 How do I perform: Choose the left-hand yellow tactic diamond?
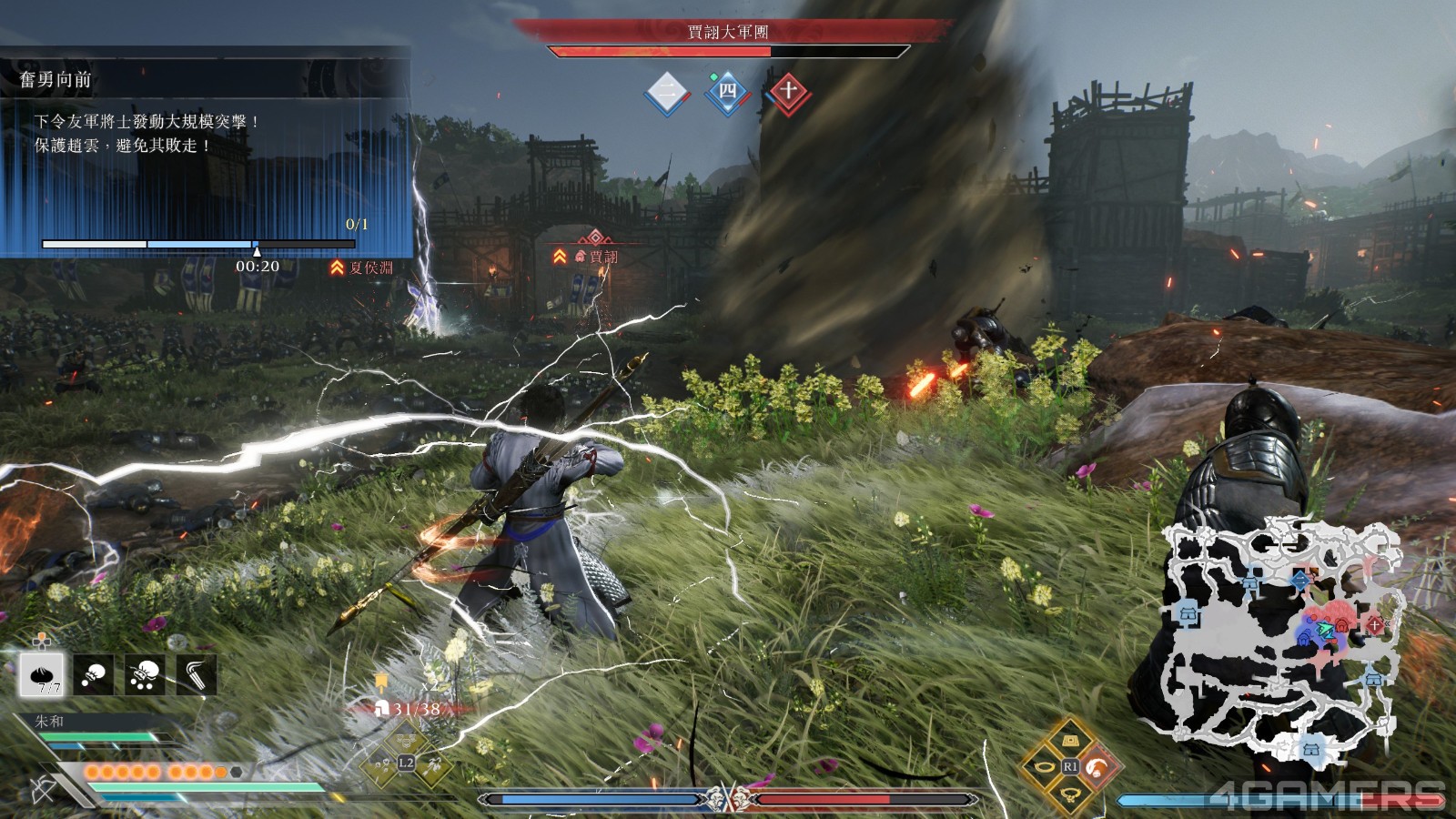pos(379,764)
